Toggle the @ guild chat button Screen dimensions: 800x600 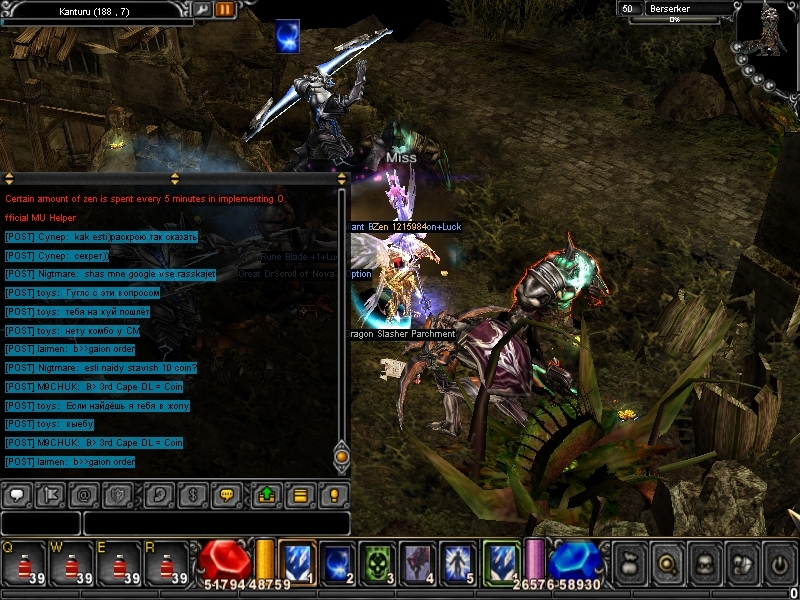click(x=85, y=494)
